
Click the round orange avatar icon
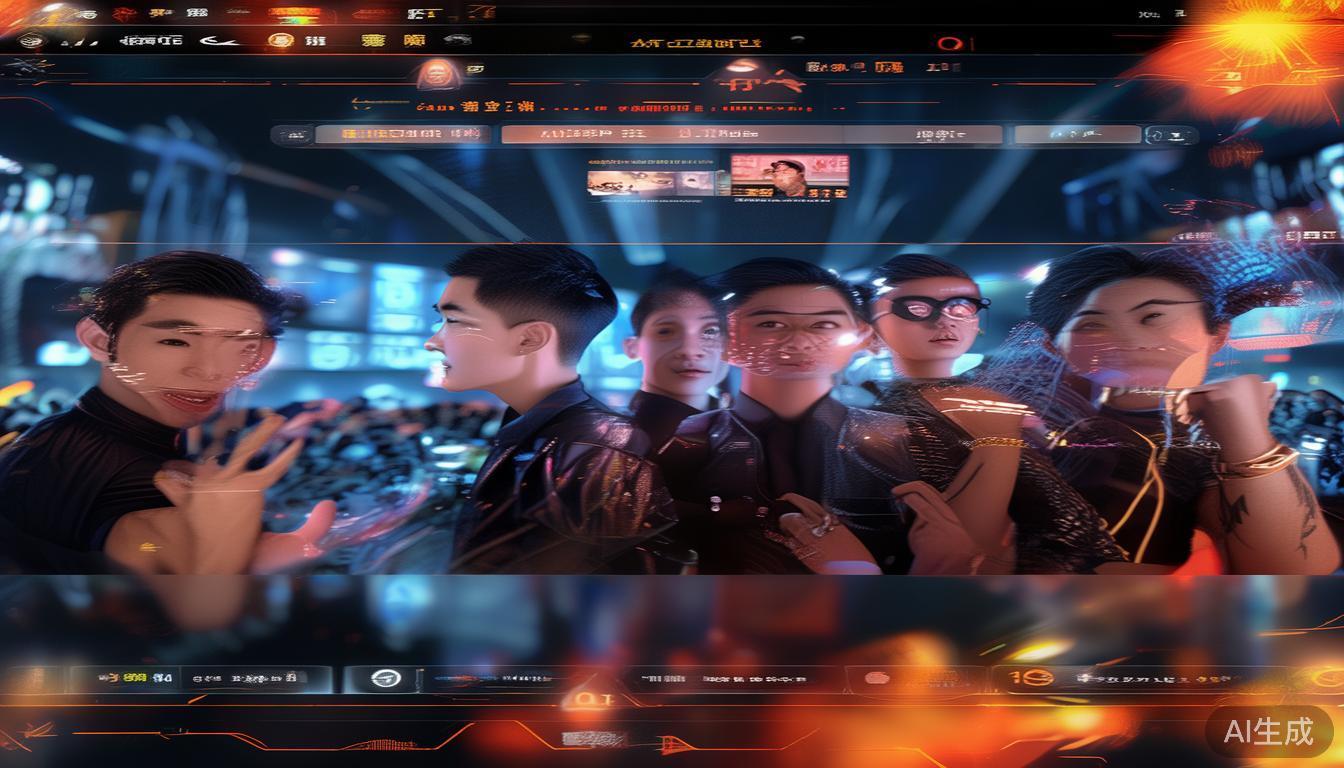click(x=434, y=71)
